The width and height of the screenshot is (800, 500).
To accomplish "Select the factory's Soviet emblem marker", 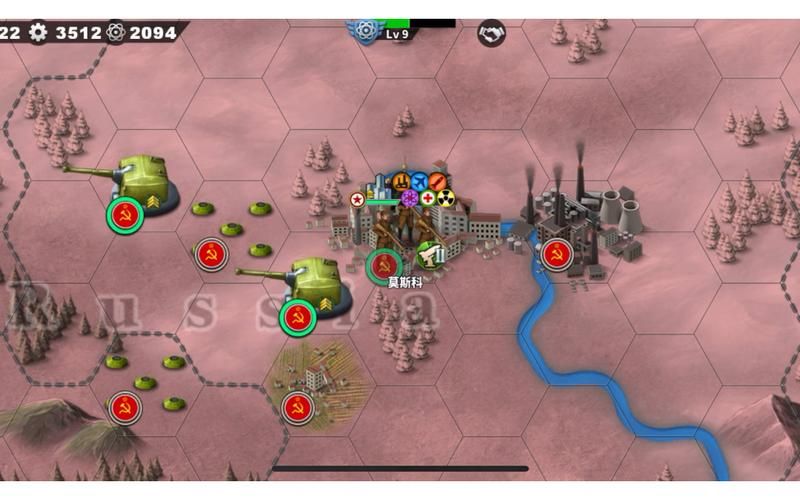I will 557,255.
